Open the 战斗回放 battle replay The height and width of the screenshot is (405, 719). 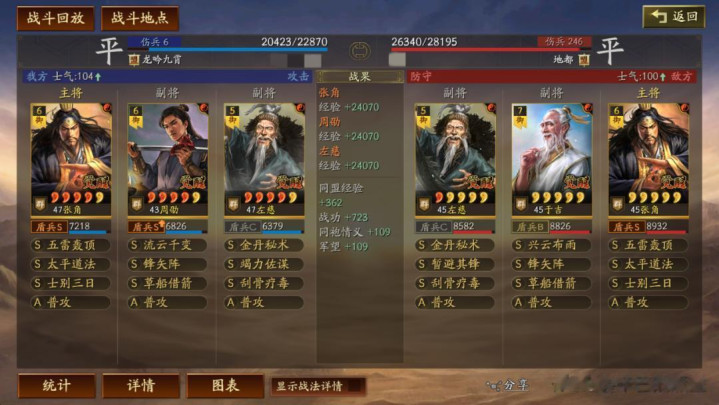pos(55,18)
